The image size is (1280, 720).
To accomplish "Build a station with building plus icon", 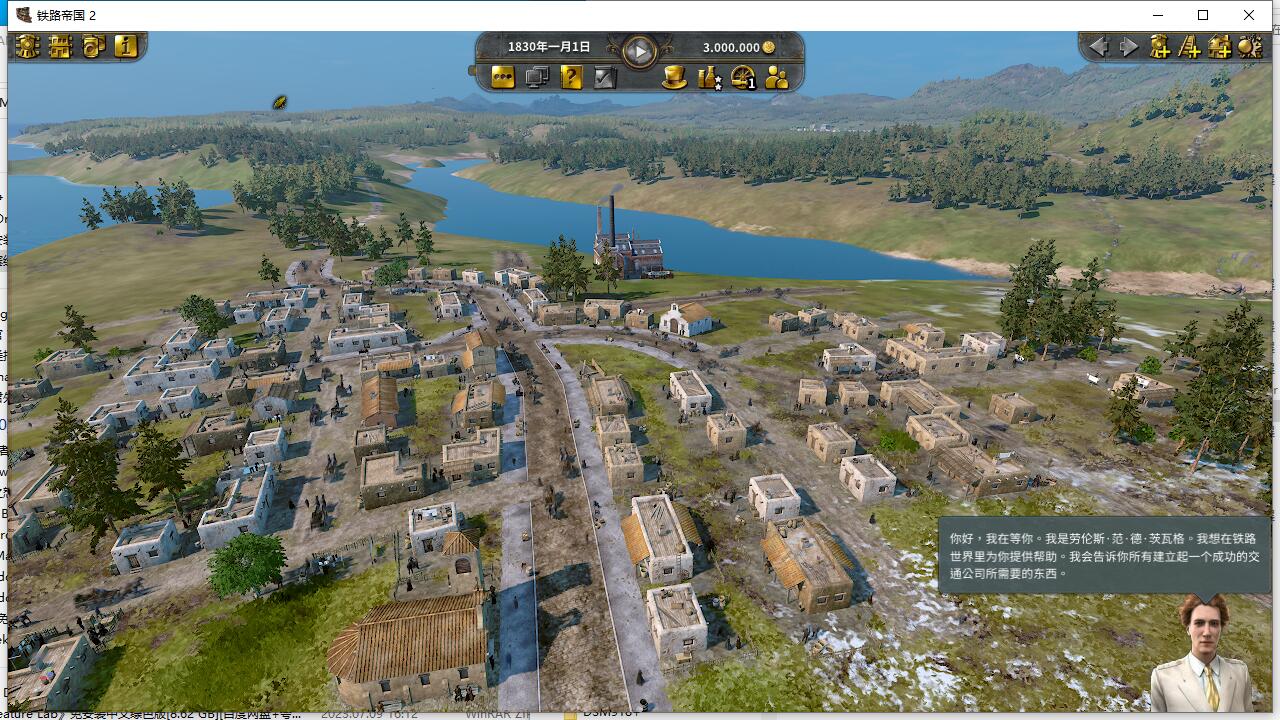I will 1219,46.
